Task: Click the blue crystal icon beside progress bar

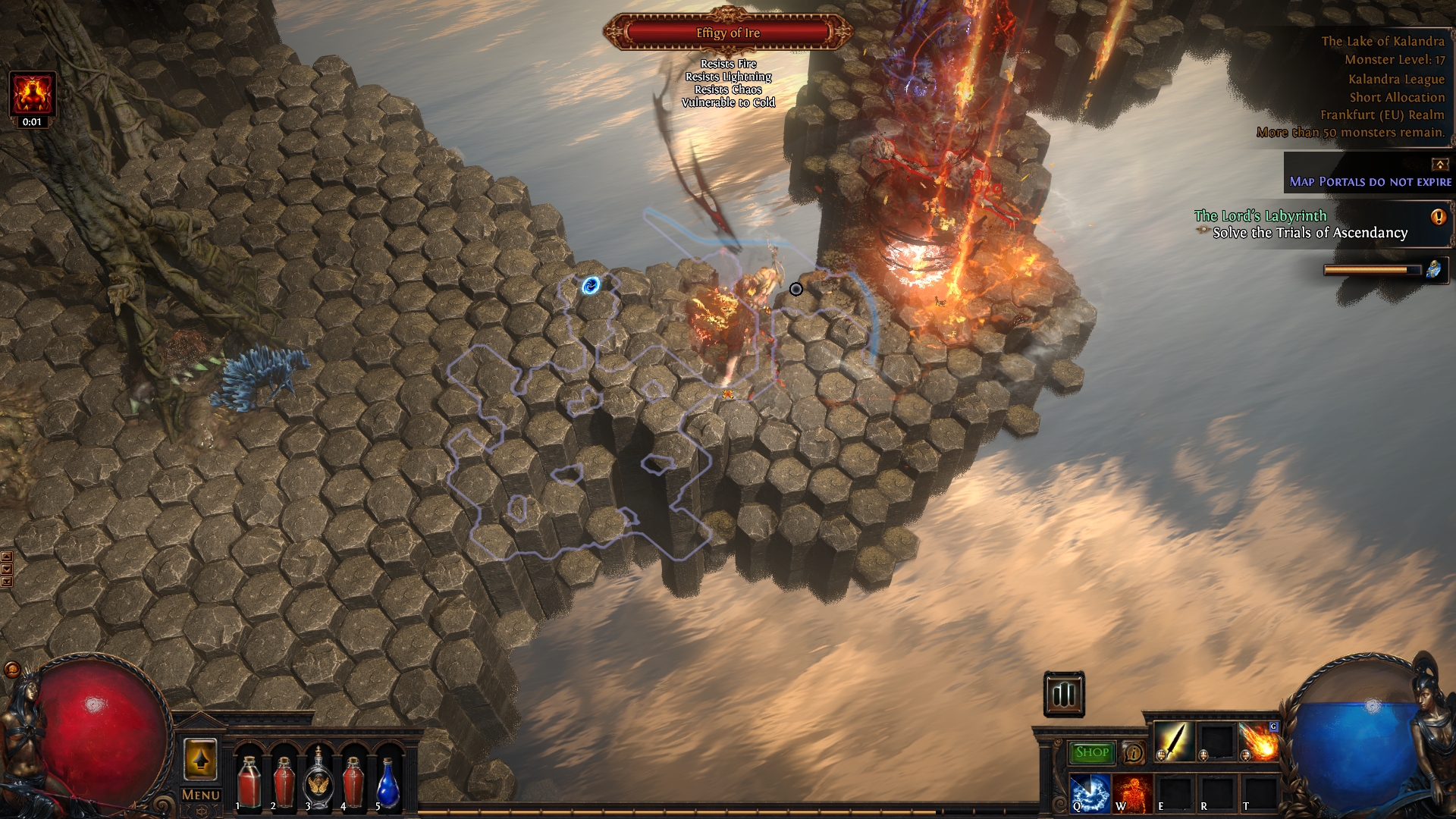Action: (x=1433, y=269)
